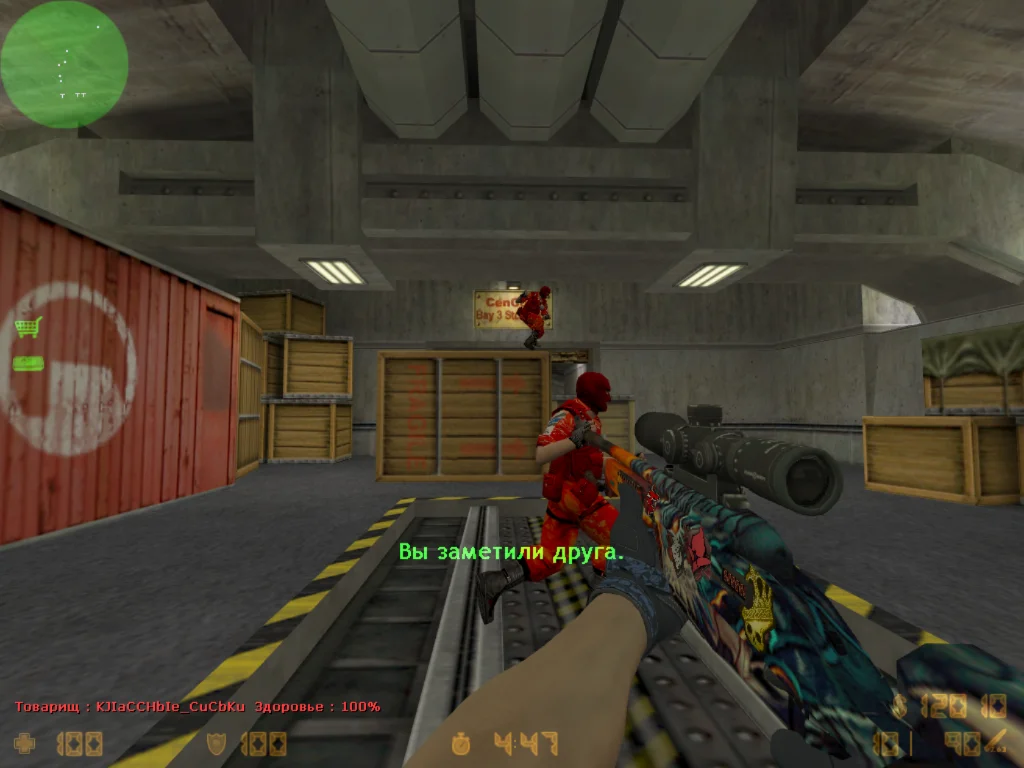Select the green shopping cart buy-zone icon

pyautogui.click(x=28, y=327)
